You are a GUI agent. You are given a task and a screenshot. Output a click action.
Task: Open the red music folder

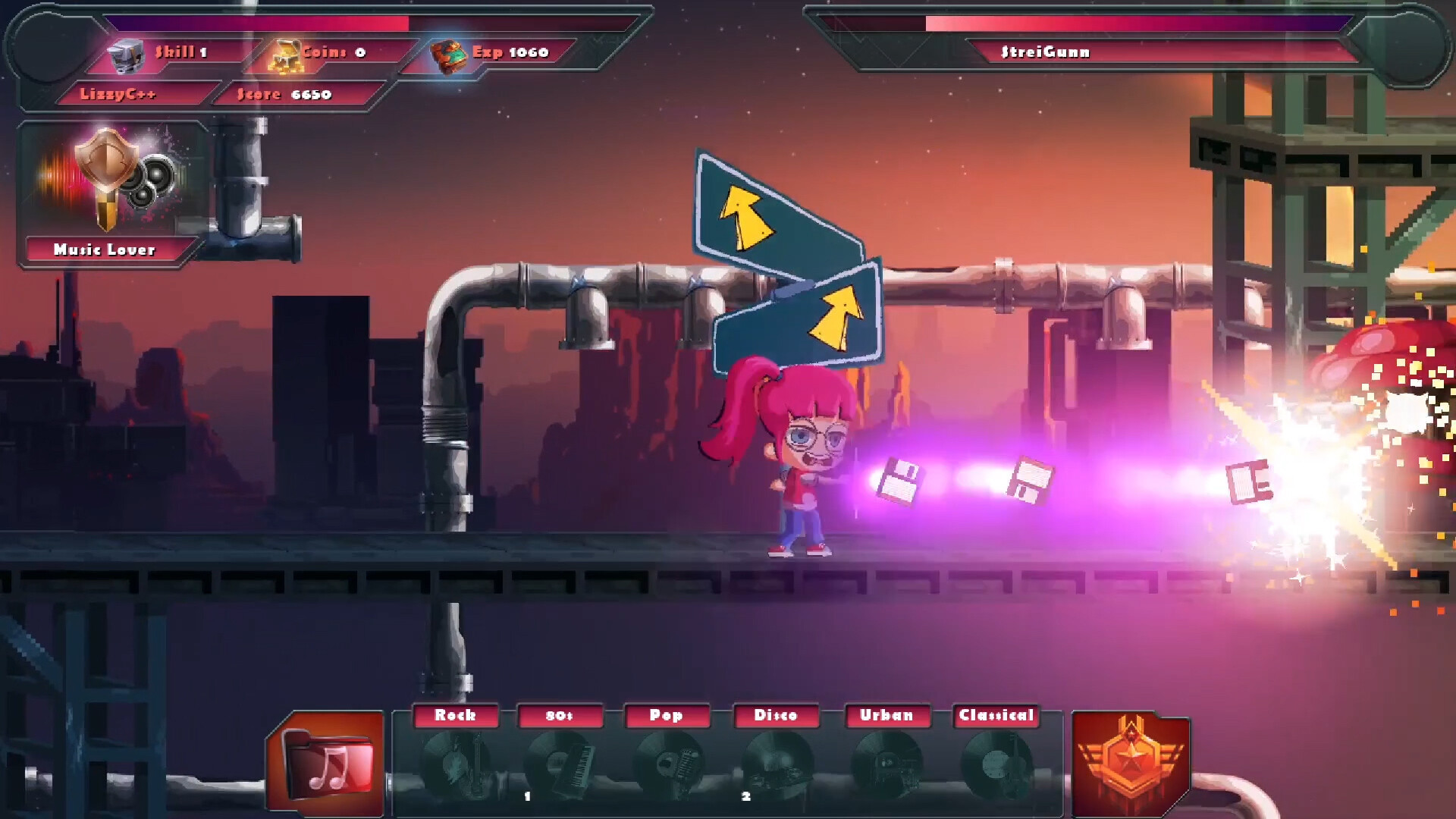[328, 762]
